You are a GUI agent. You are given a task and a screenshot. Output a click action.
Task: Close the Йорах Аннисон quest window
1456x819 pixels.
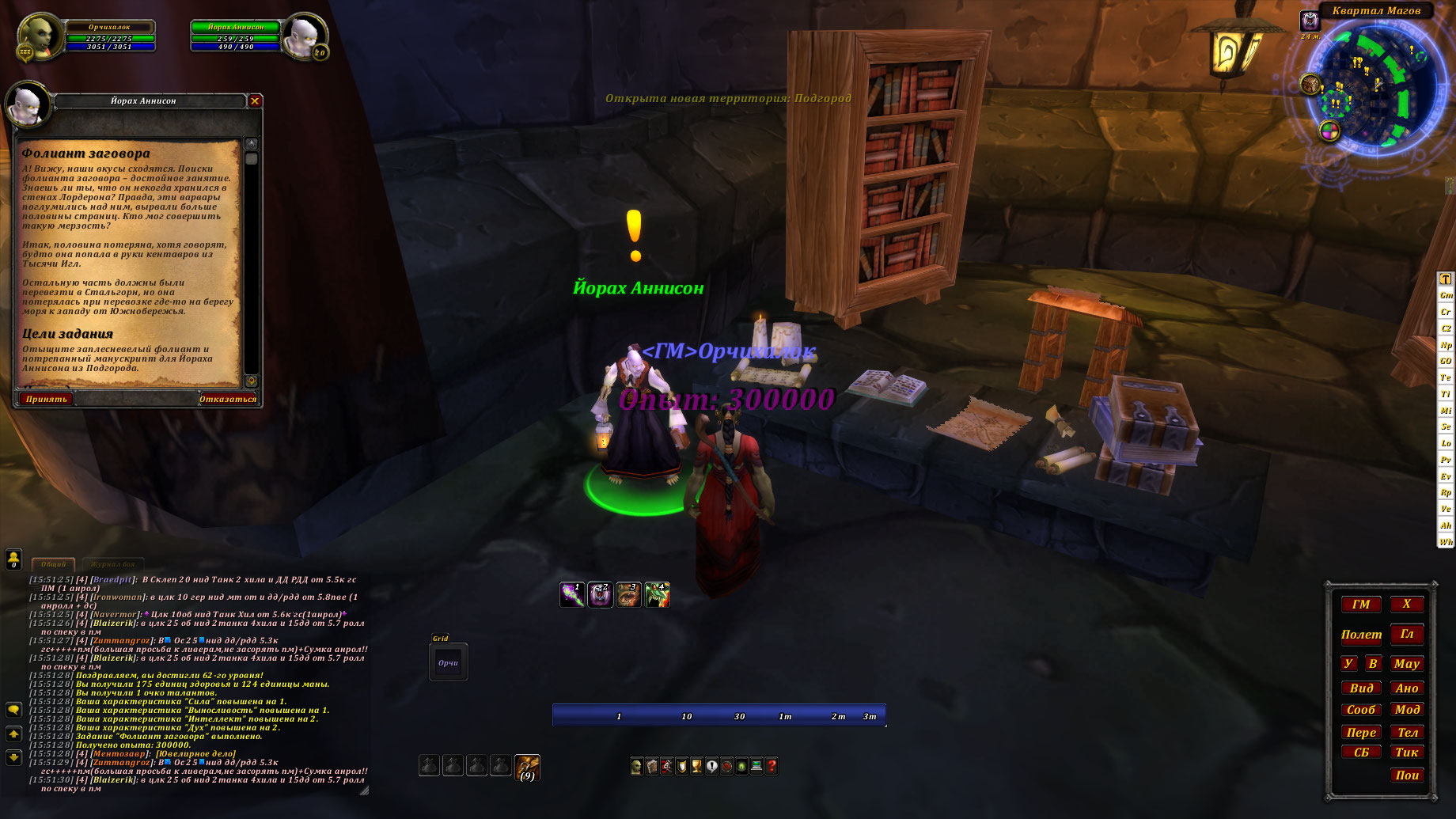[255, 101]
